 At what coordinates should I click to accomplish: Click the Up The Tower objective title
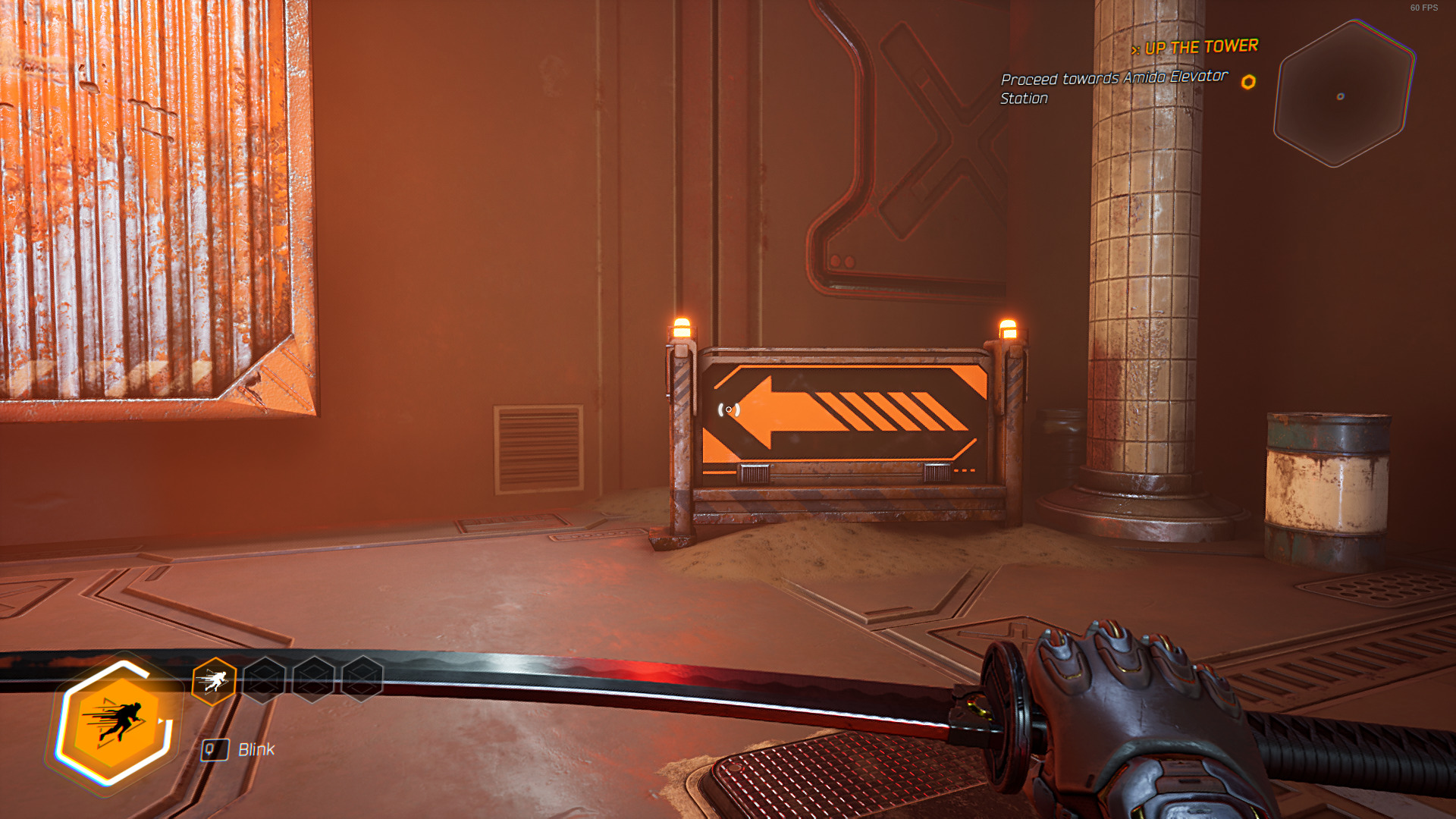[x=1200, y=47]
